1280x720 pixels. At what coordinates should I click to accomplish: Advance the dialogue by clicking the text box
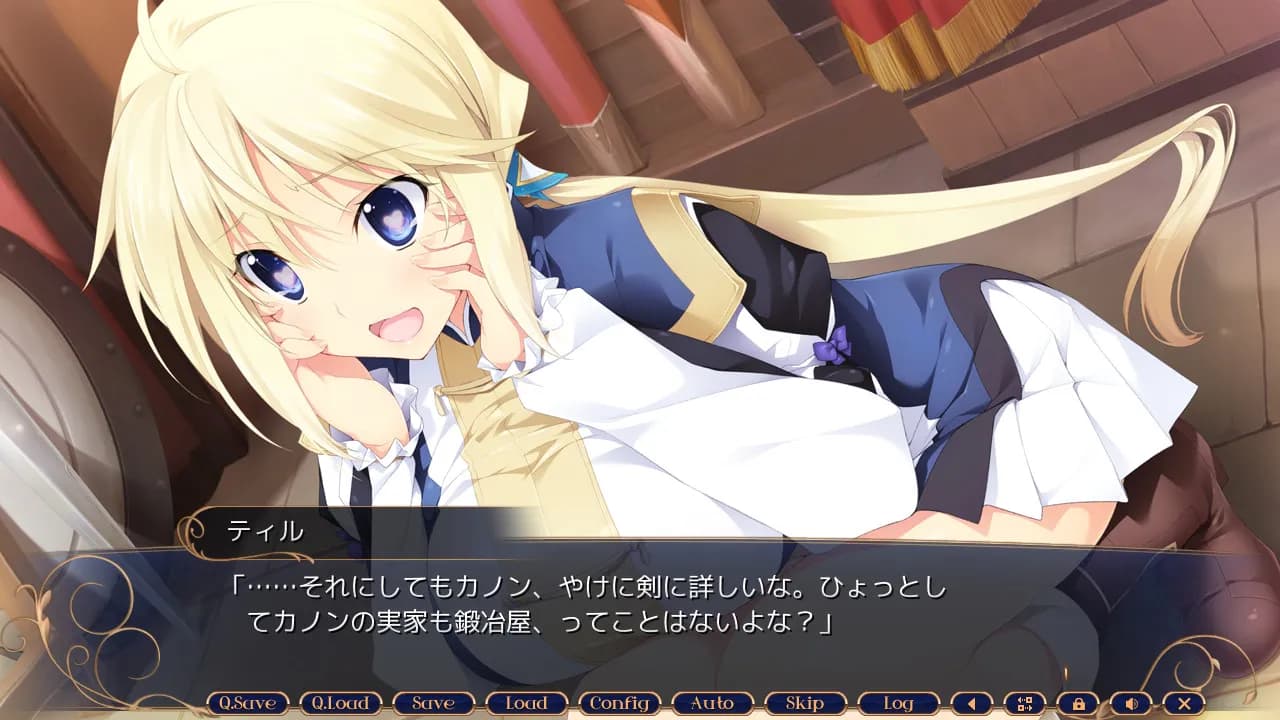pyautogui.click(x=640, y=610)
